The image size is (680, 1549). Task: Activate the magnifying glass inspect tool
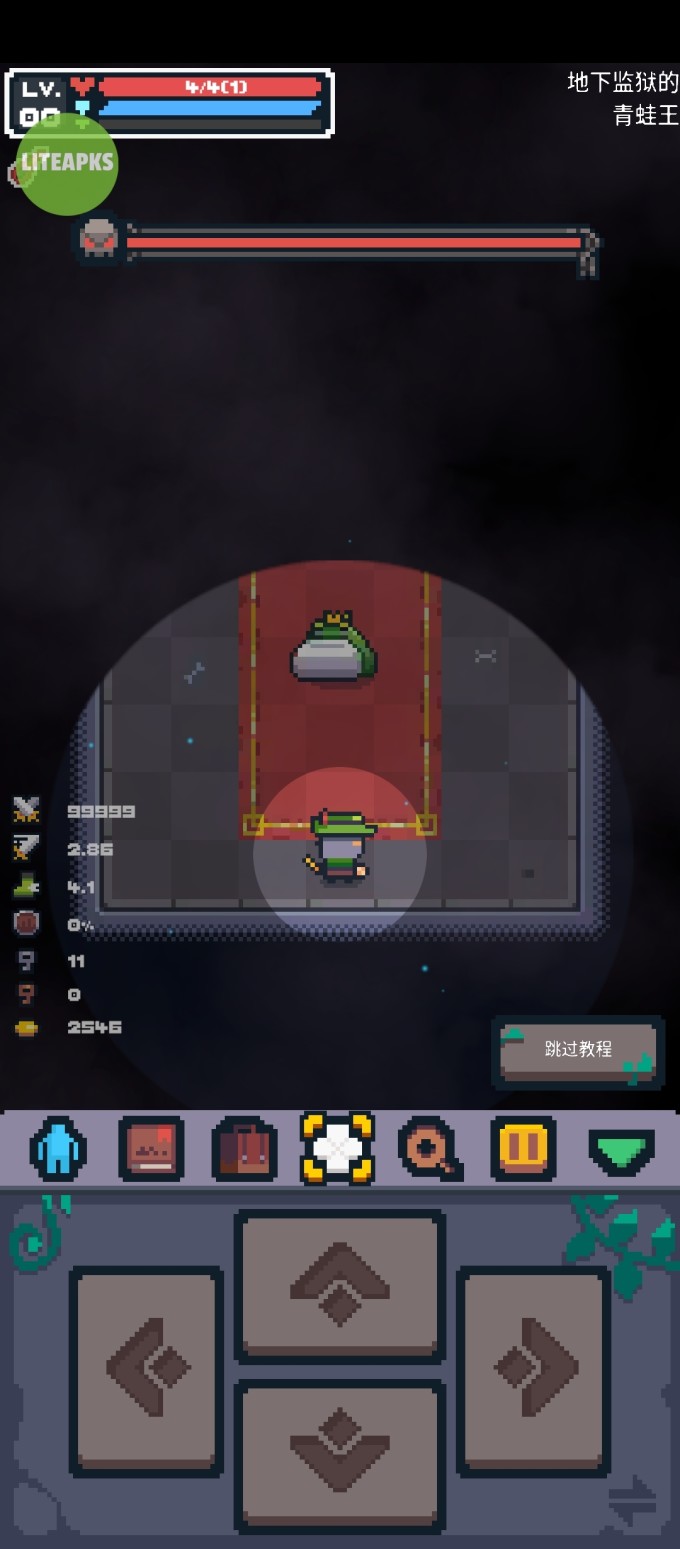click(x=430, y=1149)
